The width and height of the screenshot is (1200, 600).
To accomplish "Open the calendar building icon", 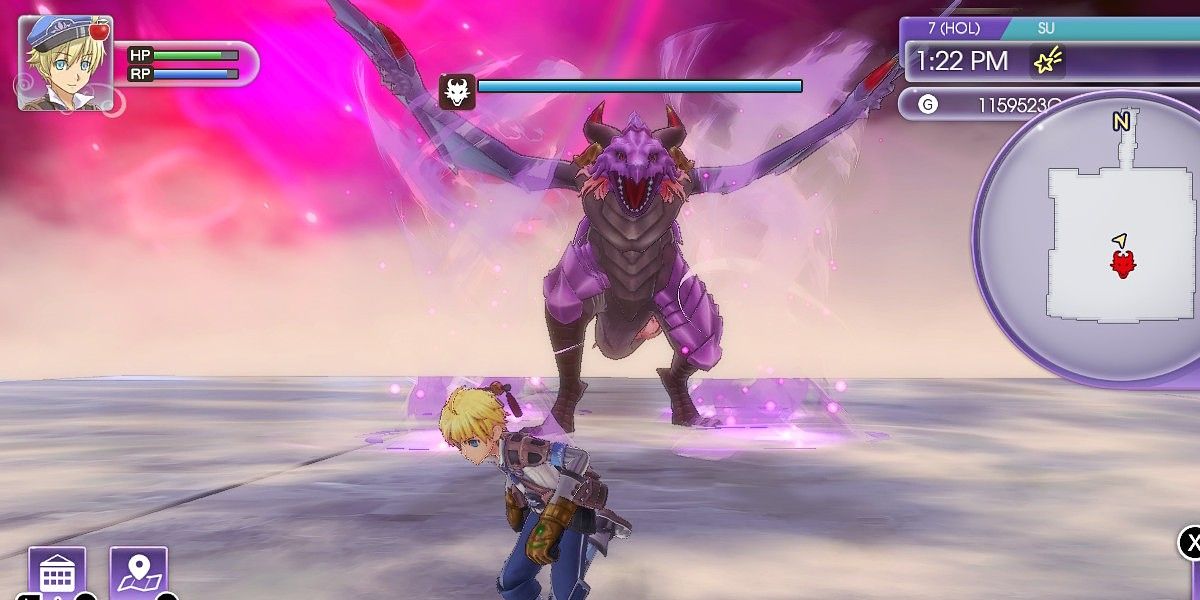I will [57, 573].
